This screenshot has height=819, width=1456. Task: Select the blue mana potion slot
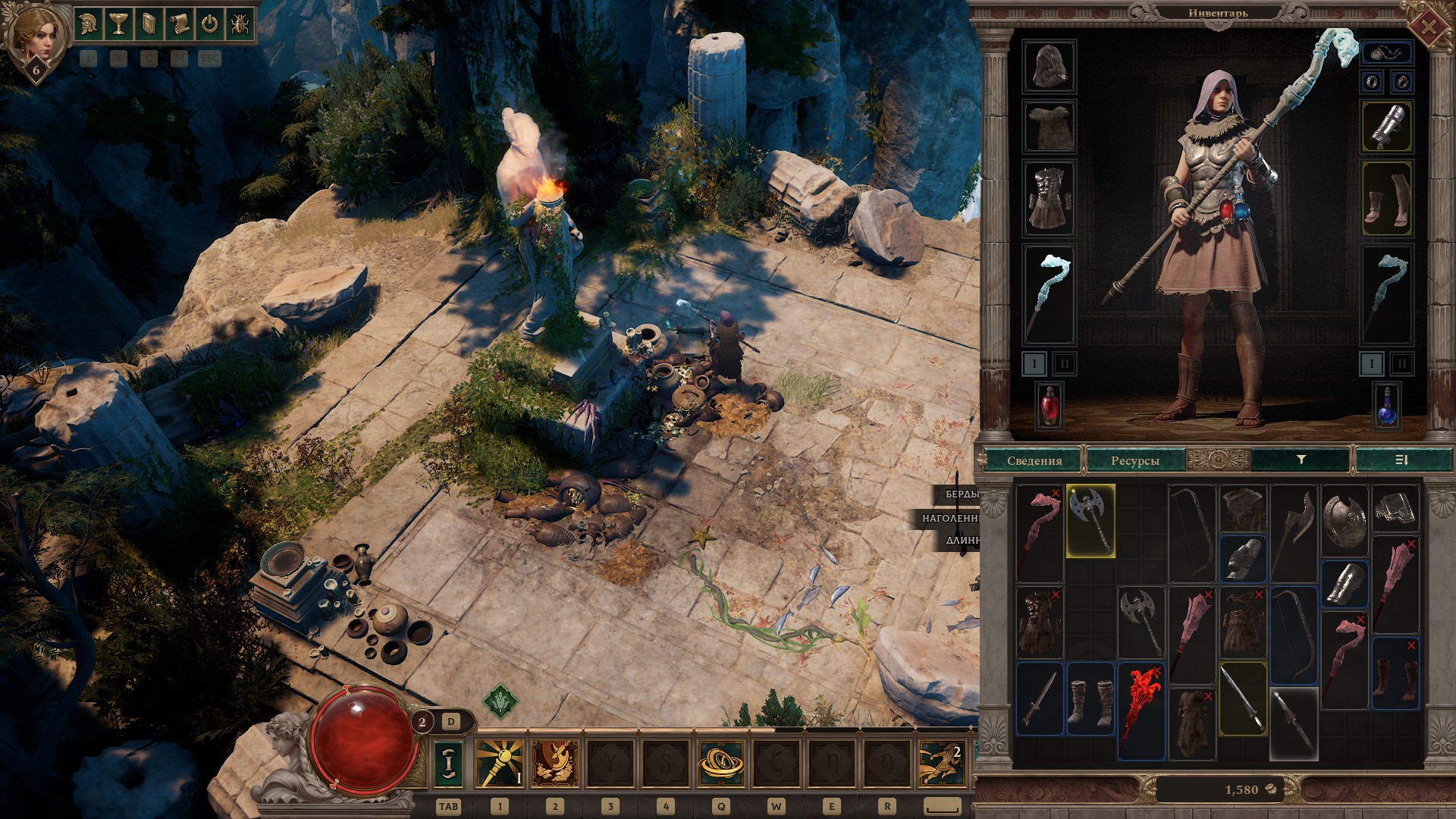coord(1387,405)
